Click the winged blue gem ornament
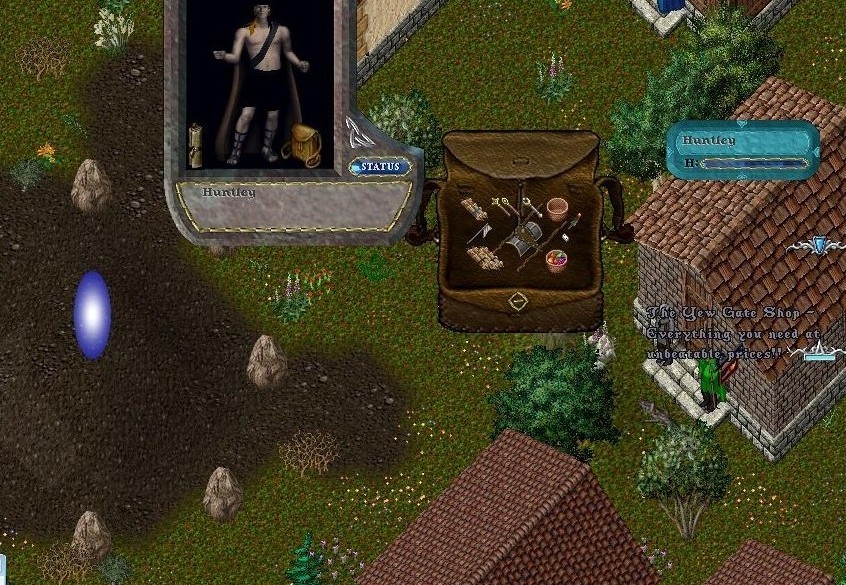The height and width of the screenshot is (585, 846). pos(820,245)
